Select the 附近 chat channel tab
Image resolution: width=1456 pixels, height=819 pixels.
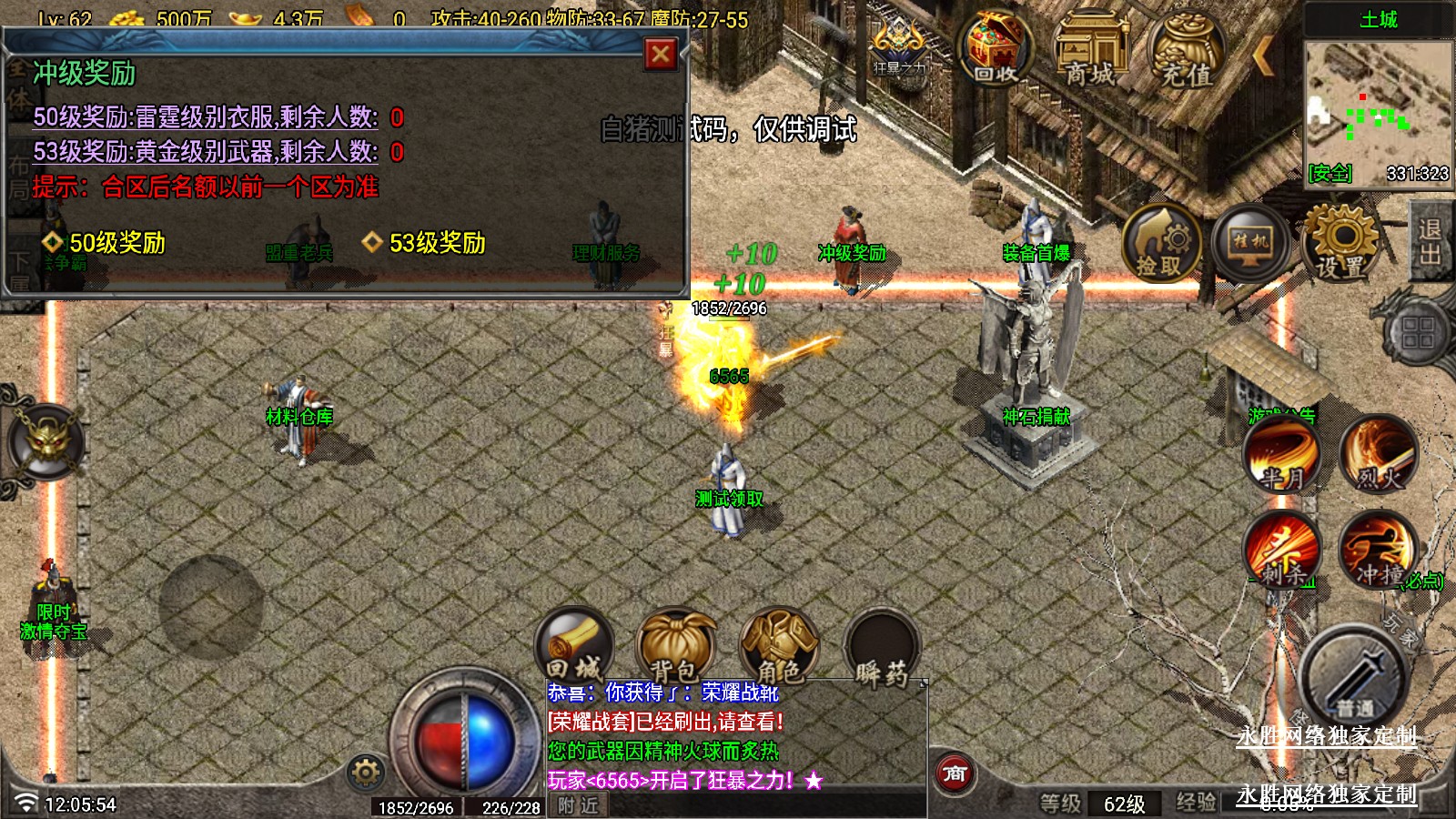579,805
